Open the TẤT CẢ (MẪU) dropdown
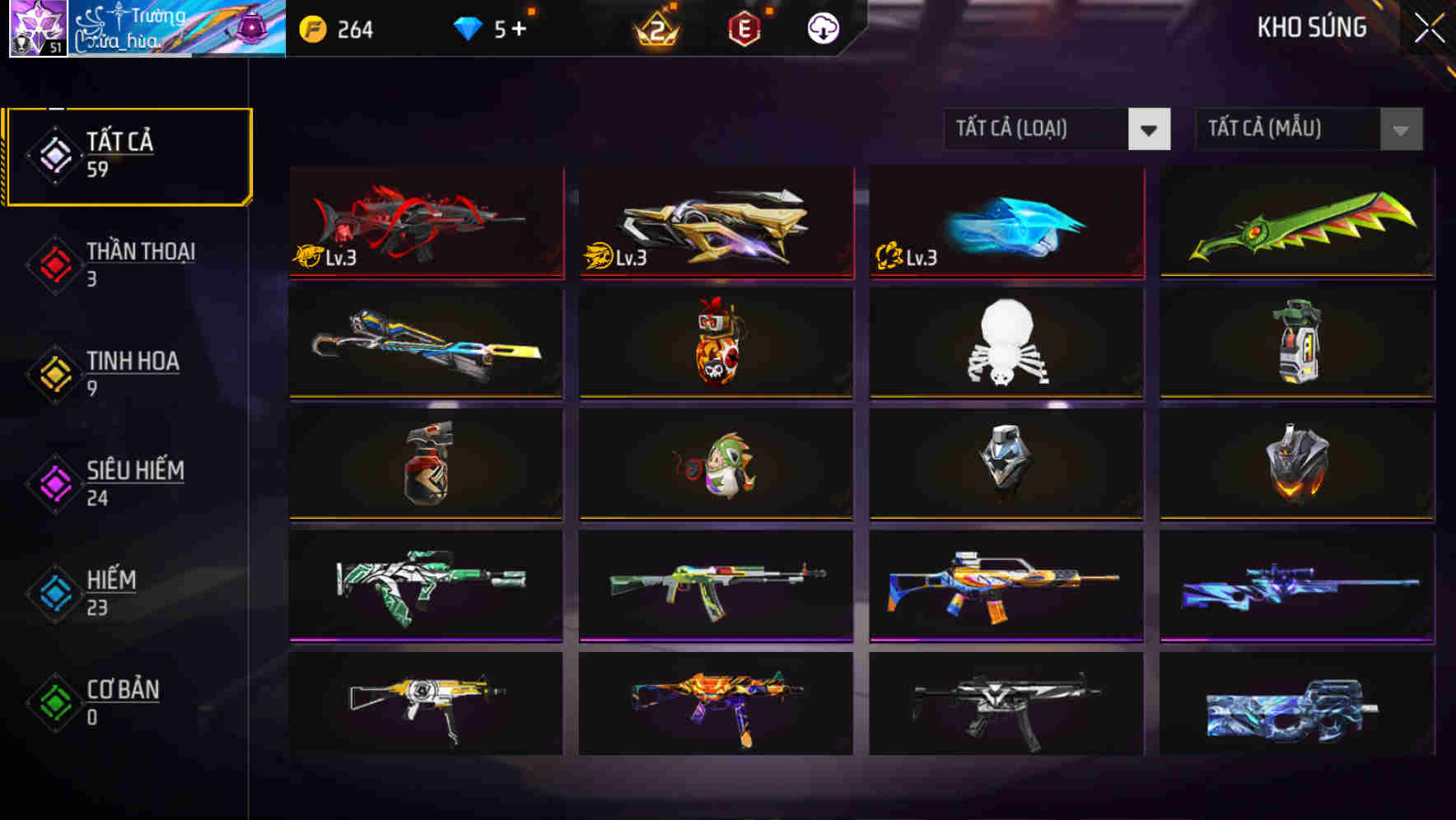1456x820 pixels. tap(1308, 129)
